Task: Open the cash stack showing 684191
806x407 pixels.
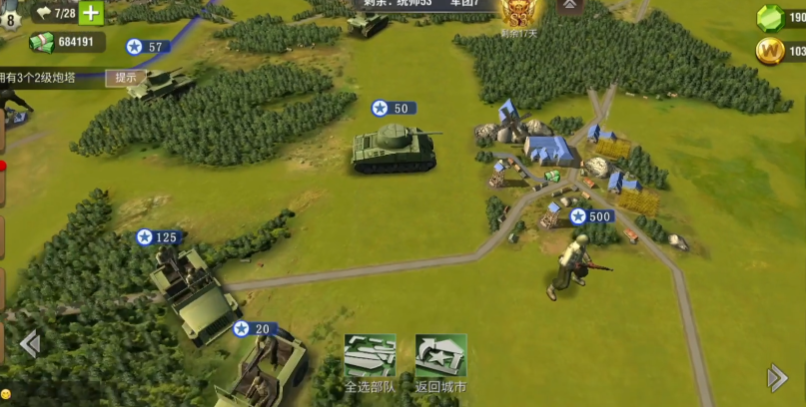Action: click(42, 42)
